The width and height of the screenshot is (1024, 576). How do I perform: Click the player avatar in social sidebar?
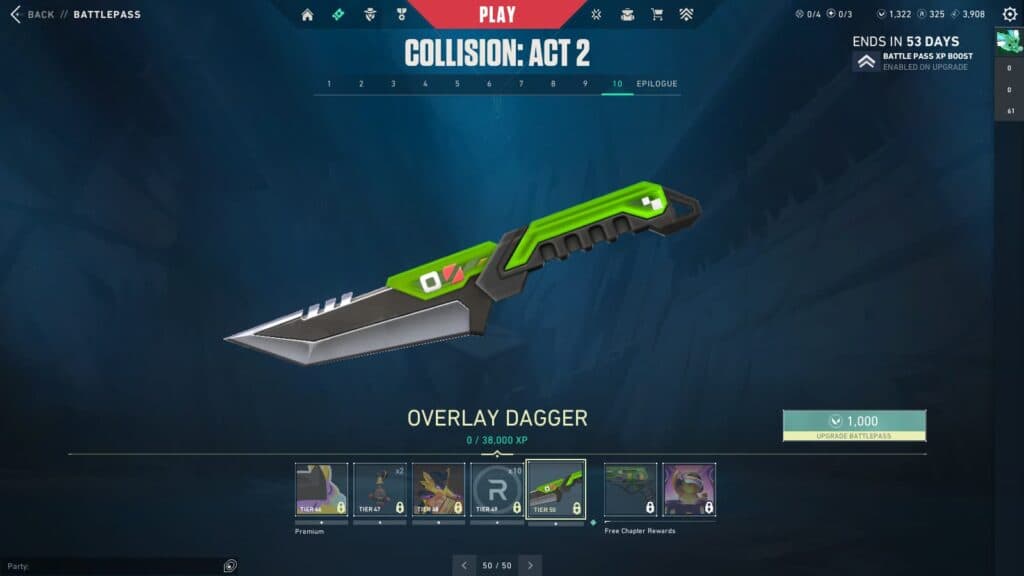click(1008, 42)
